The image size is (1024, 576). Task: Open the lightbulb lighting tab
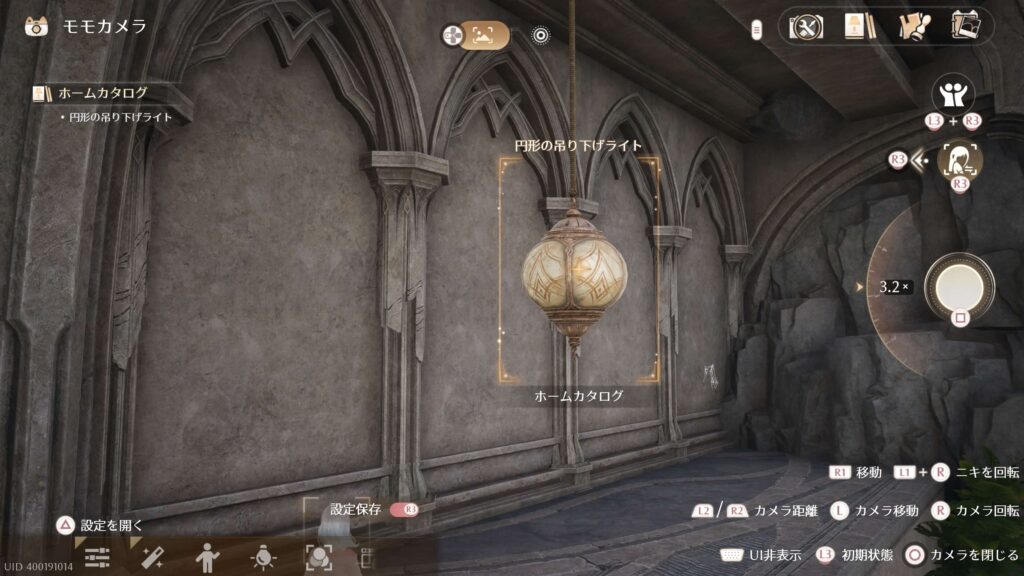pyautogui.click(x=263, y=558)
